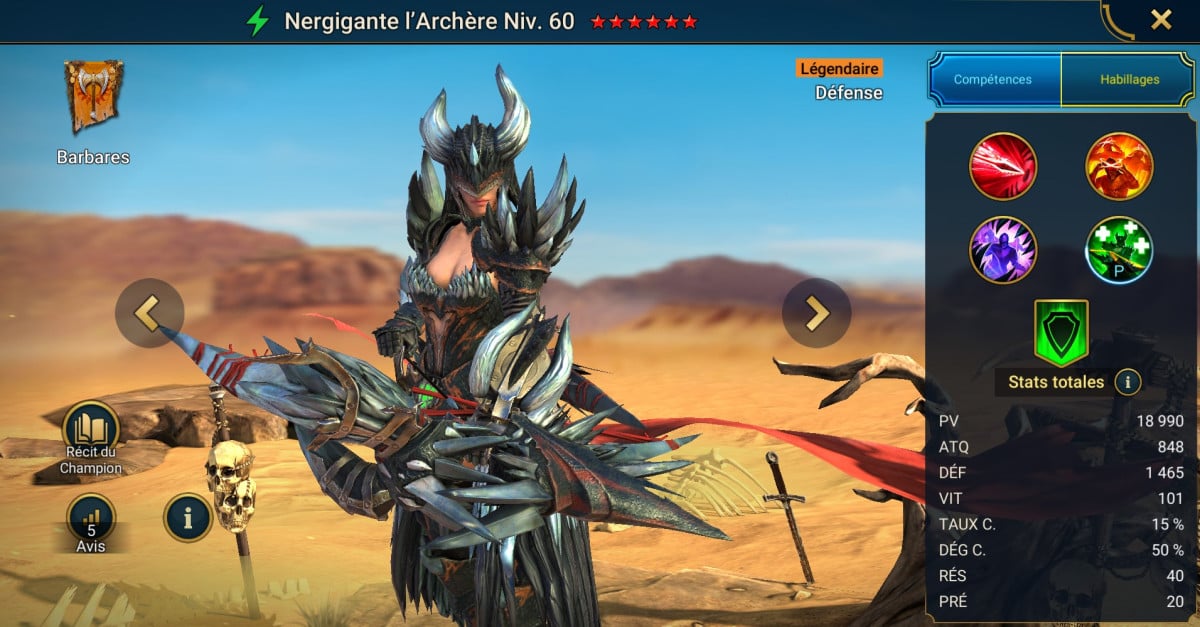Show the previous champion with left arrow
The width and height of the screenshot is (1200, 627).
[150, 313]
